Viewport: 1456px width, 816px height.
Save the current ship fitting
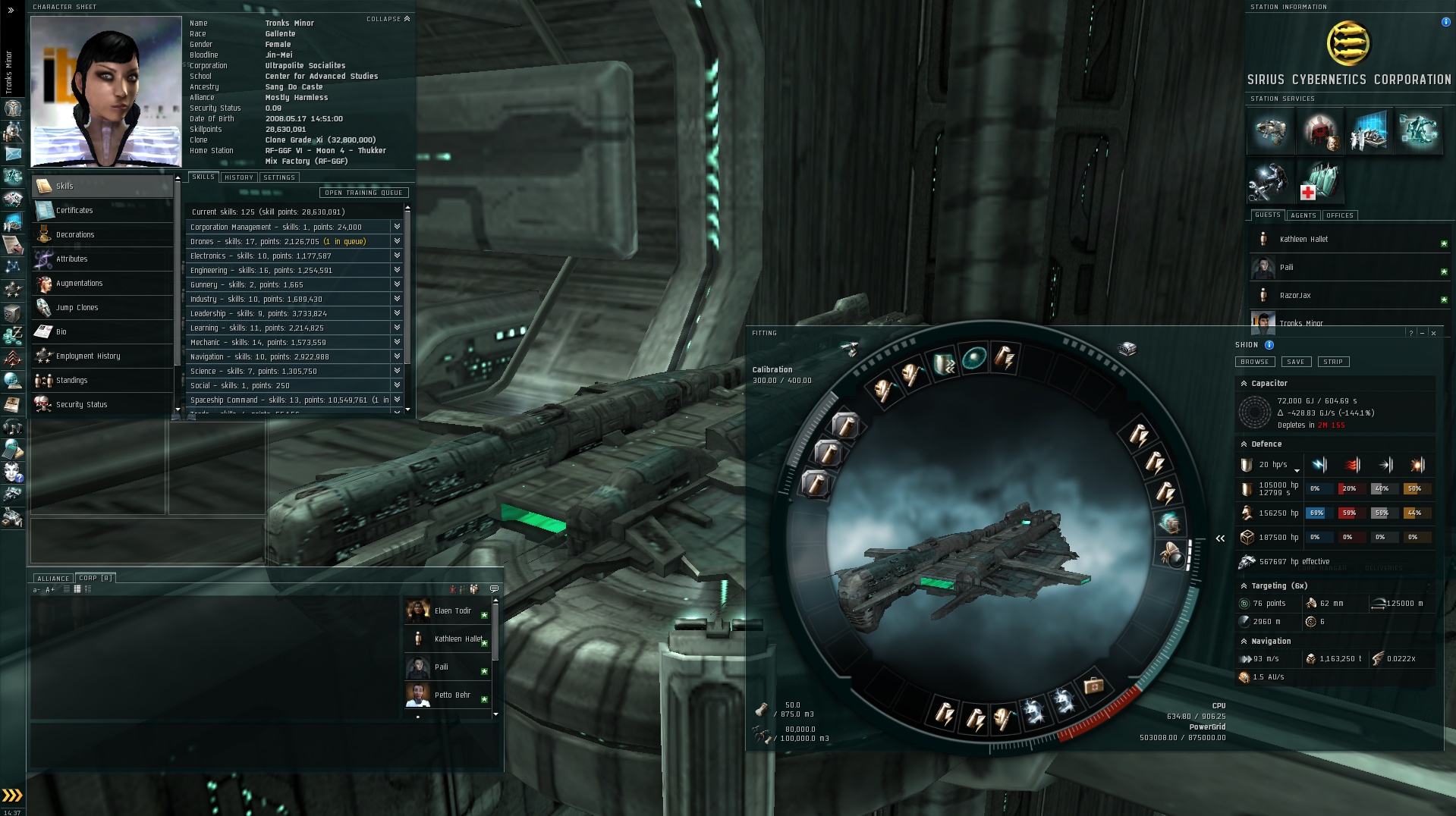click(1296, 362)
